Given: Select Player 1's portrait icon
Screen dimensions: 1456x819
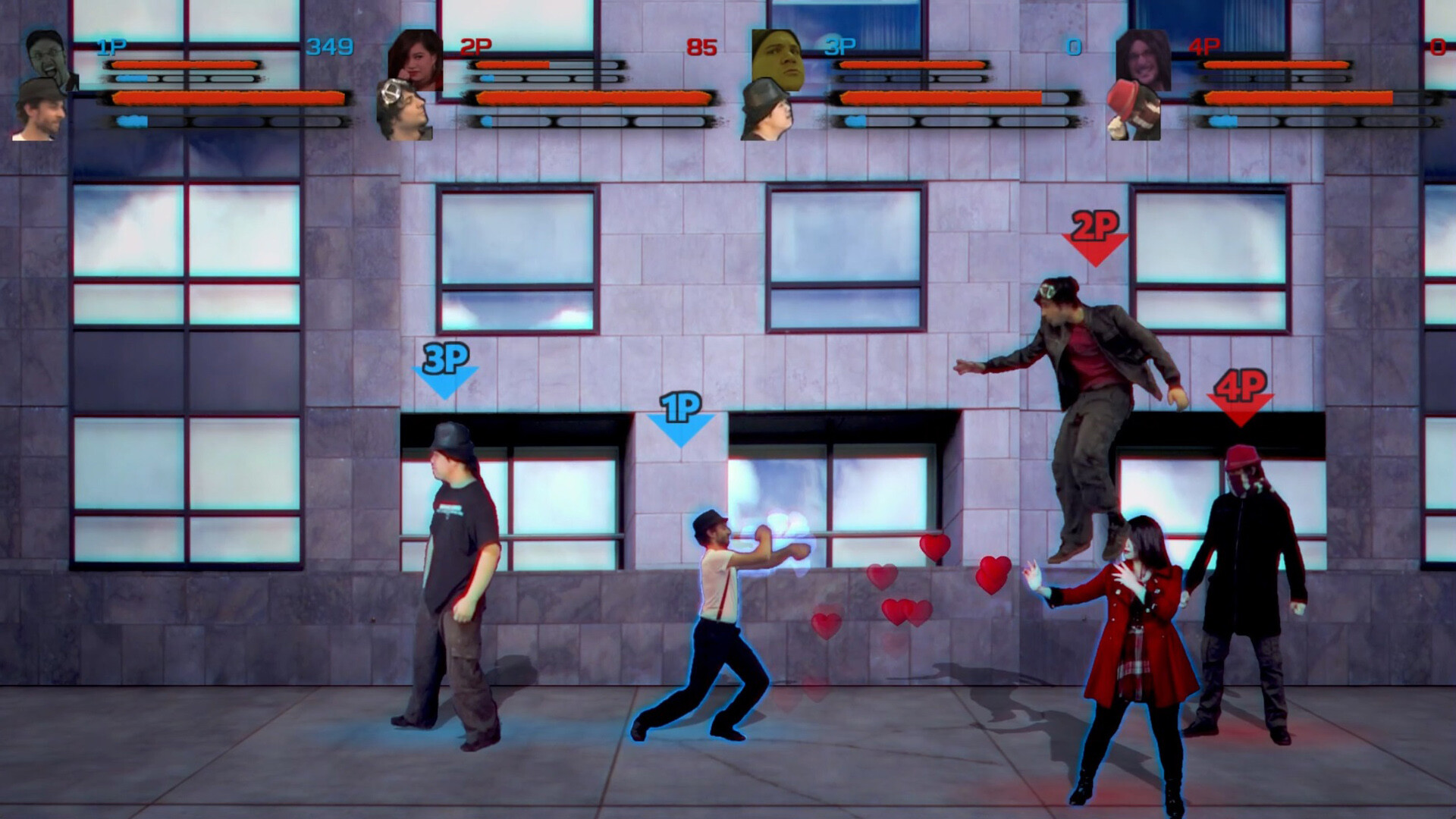Looking at the screenshot, I should click(x=45, y=53).
